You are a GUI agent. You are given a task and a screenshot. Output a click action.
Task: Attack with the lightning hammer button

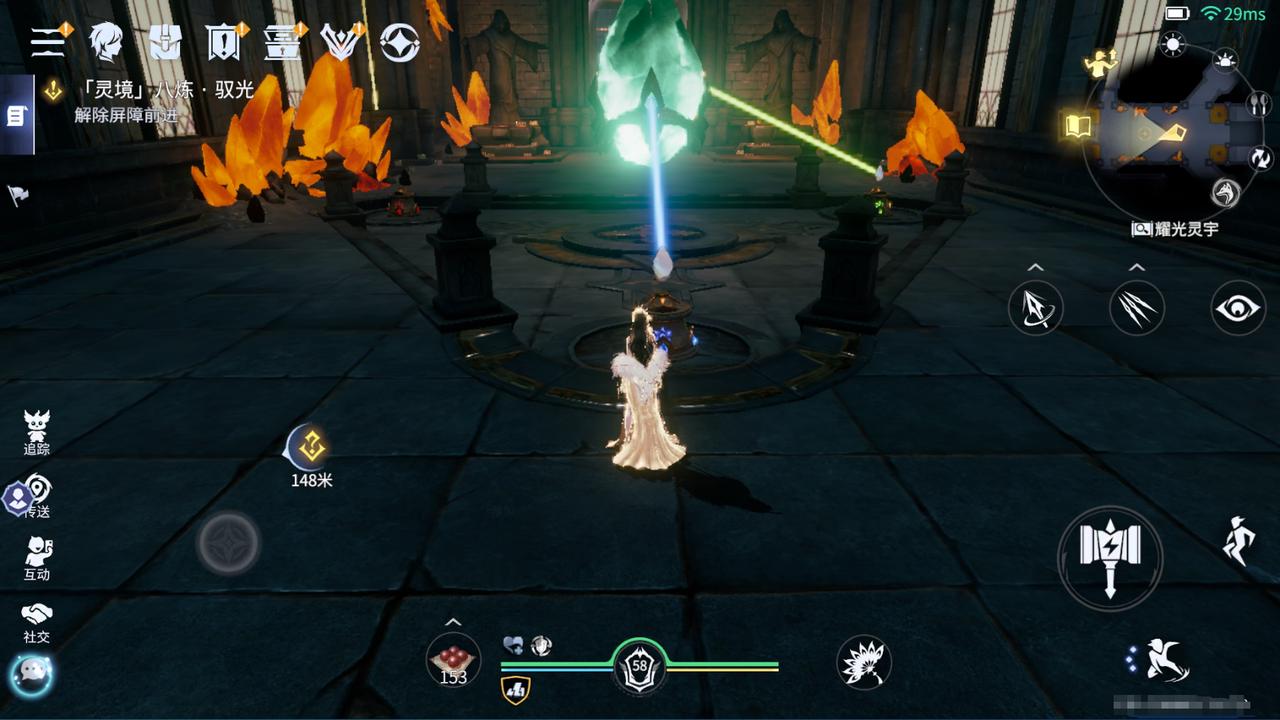(1110, 557)
